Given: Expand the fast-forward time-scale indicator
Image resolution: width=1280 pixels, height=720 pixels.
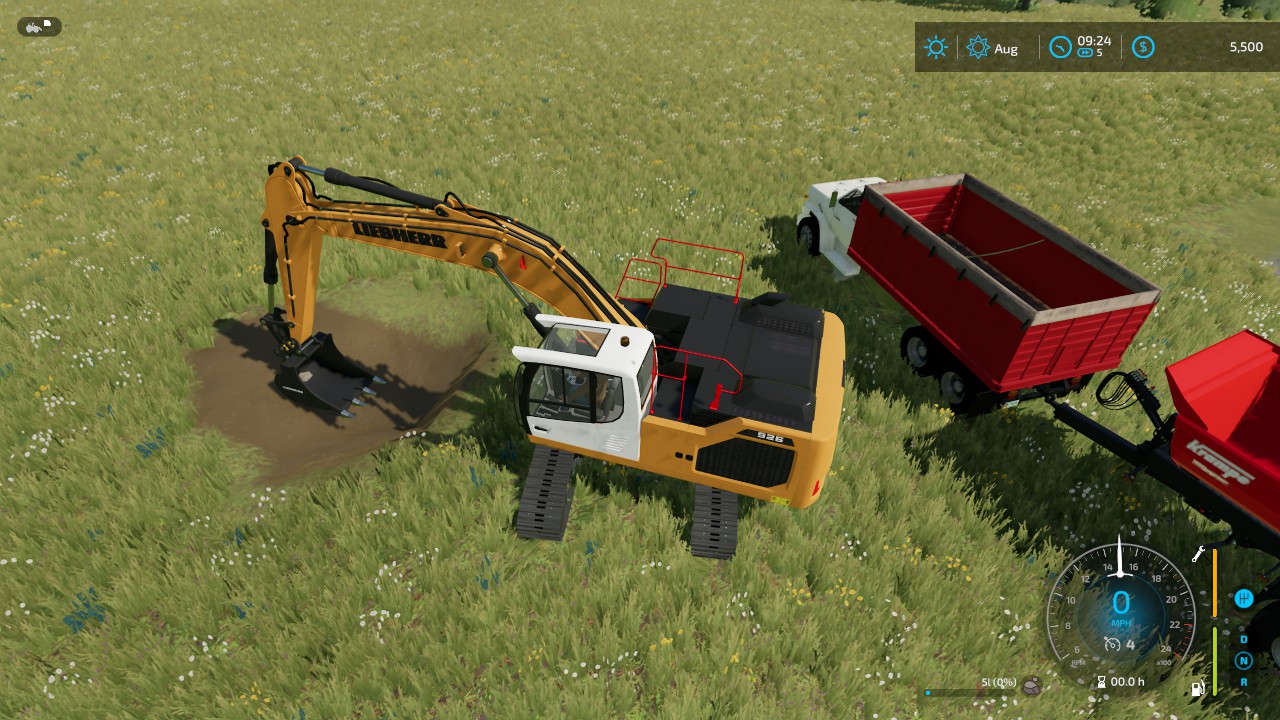Looking at the screenshot, I should pyautogui.click(x=1086, y=51).
